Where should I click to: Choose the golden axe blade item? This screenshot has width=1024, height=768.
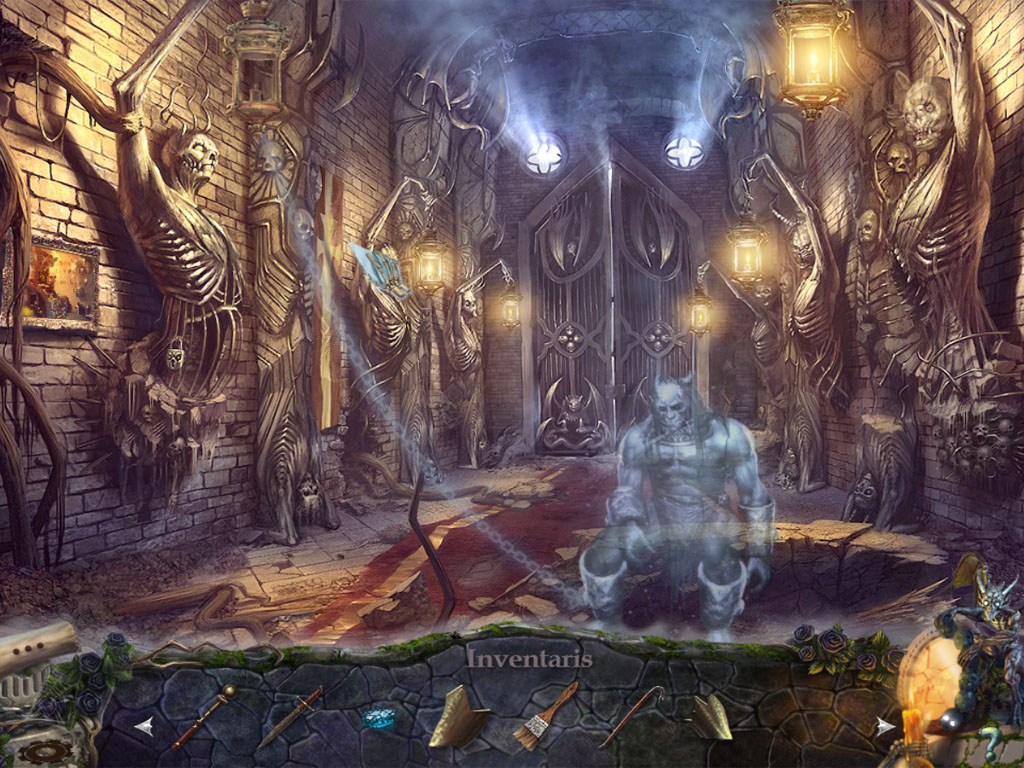[458, 716]
